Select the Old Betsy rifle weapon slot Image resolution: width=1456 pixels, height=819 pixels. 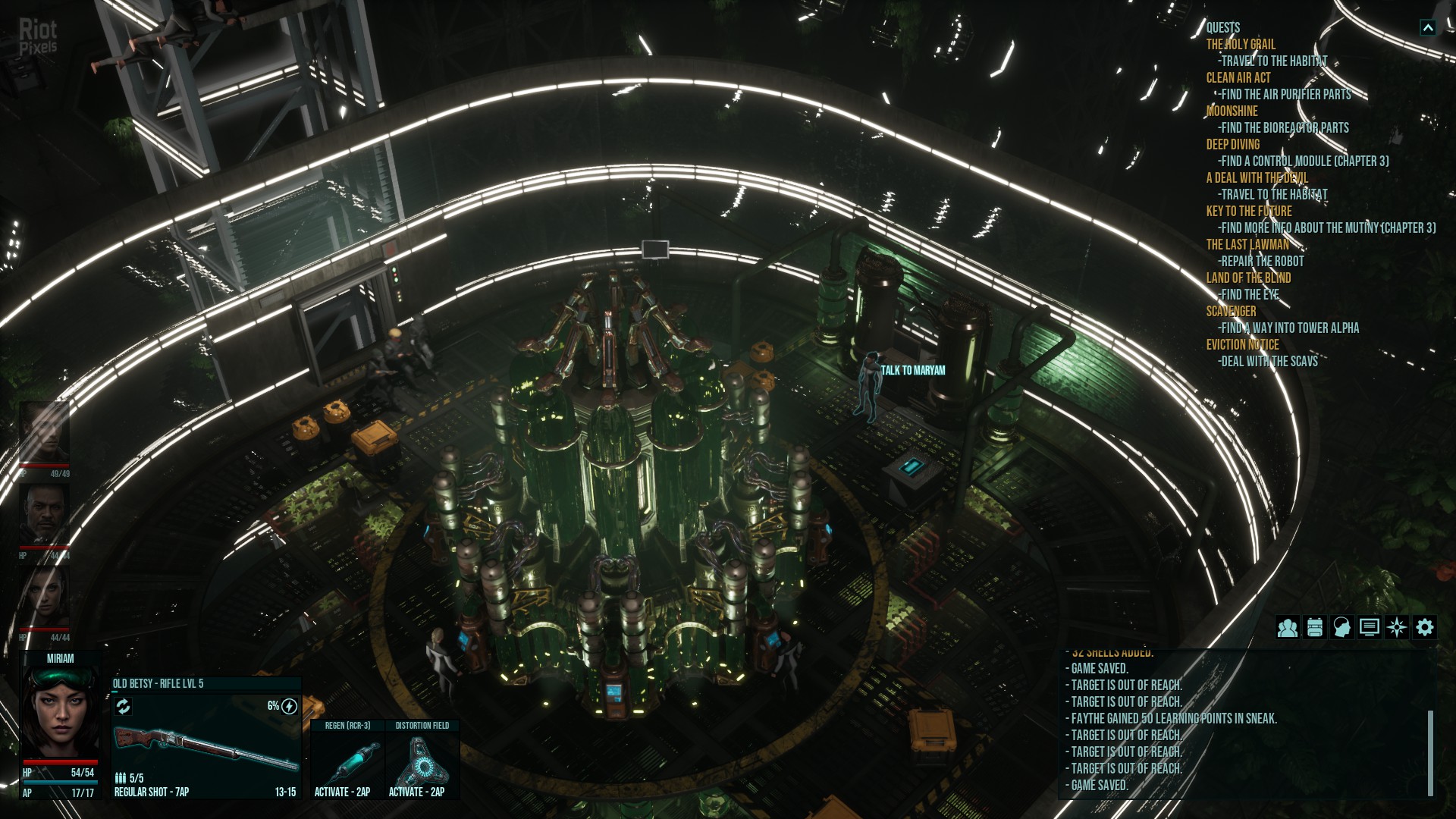tap(206, 748)
